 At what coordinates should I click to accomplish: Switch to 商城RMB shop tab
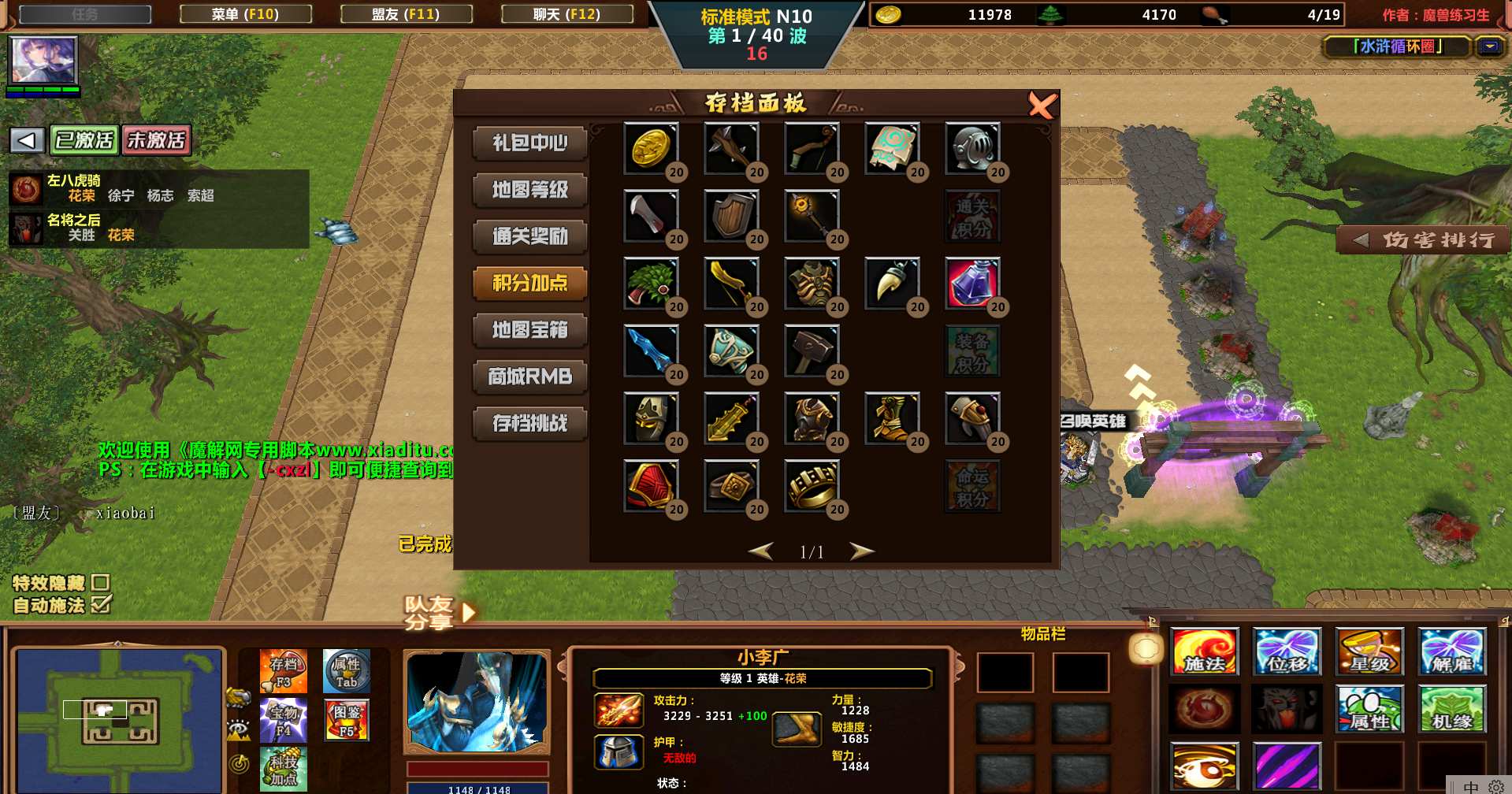[x=529, y=377]
